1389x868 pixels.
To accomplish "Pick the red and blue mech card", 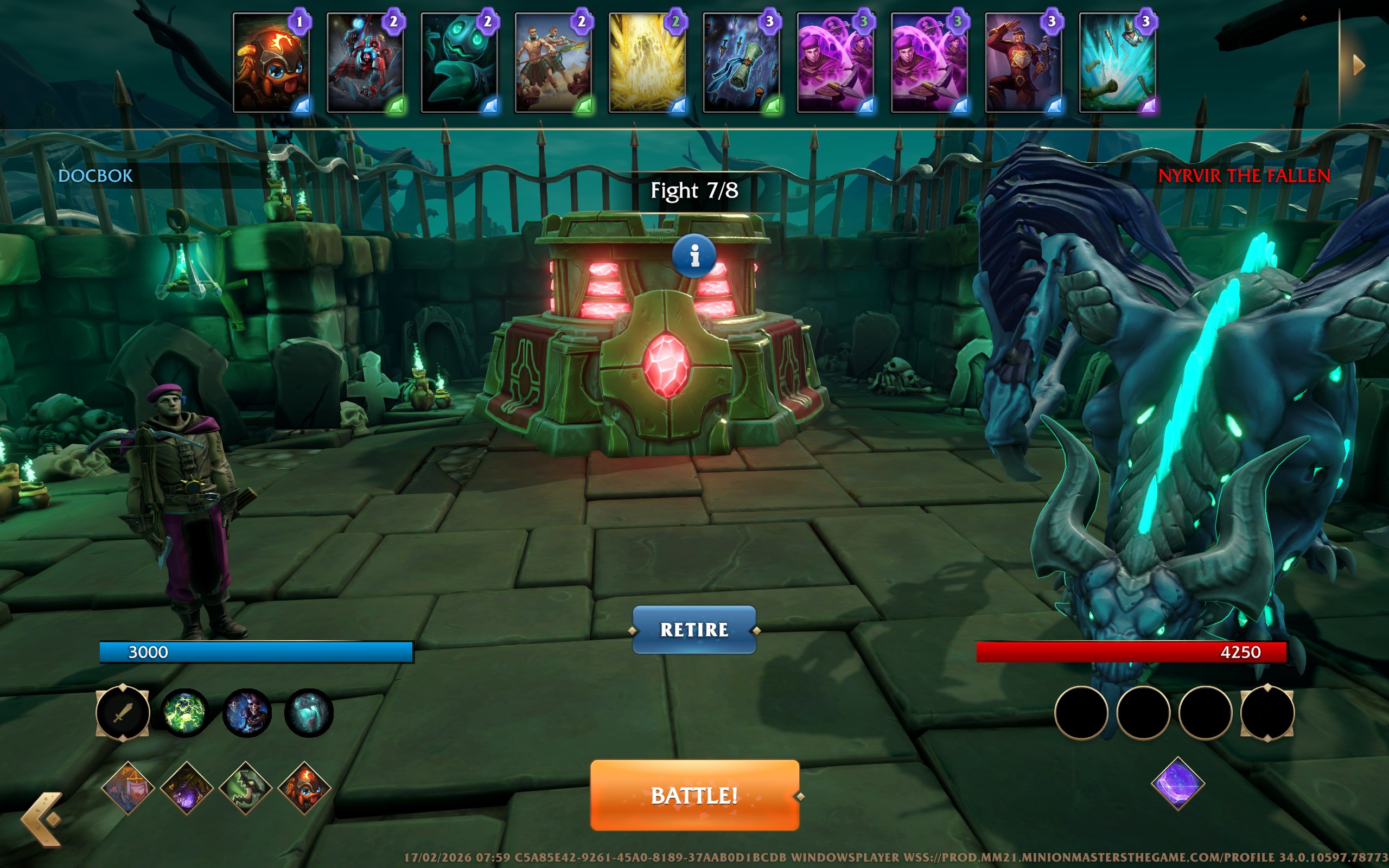I will (366, 62).
